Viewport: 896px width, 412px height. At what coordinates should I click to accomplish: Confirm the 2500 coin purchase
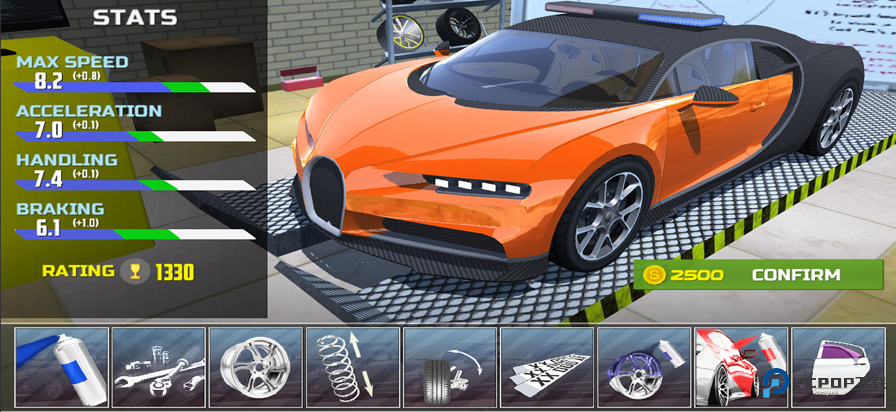pyautogui.click(x=751, y=275)
